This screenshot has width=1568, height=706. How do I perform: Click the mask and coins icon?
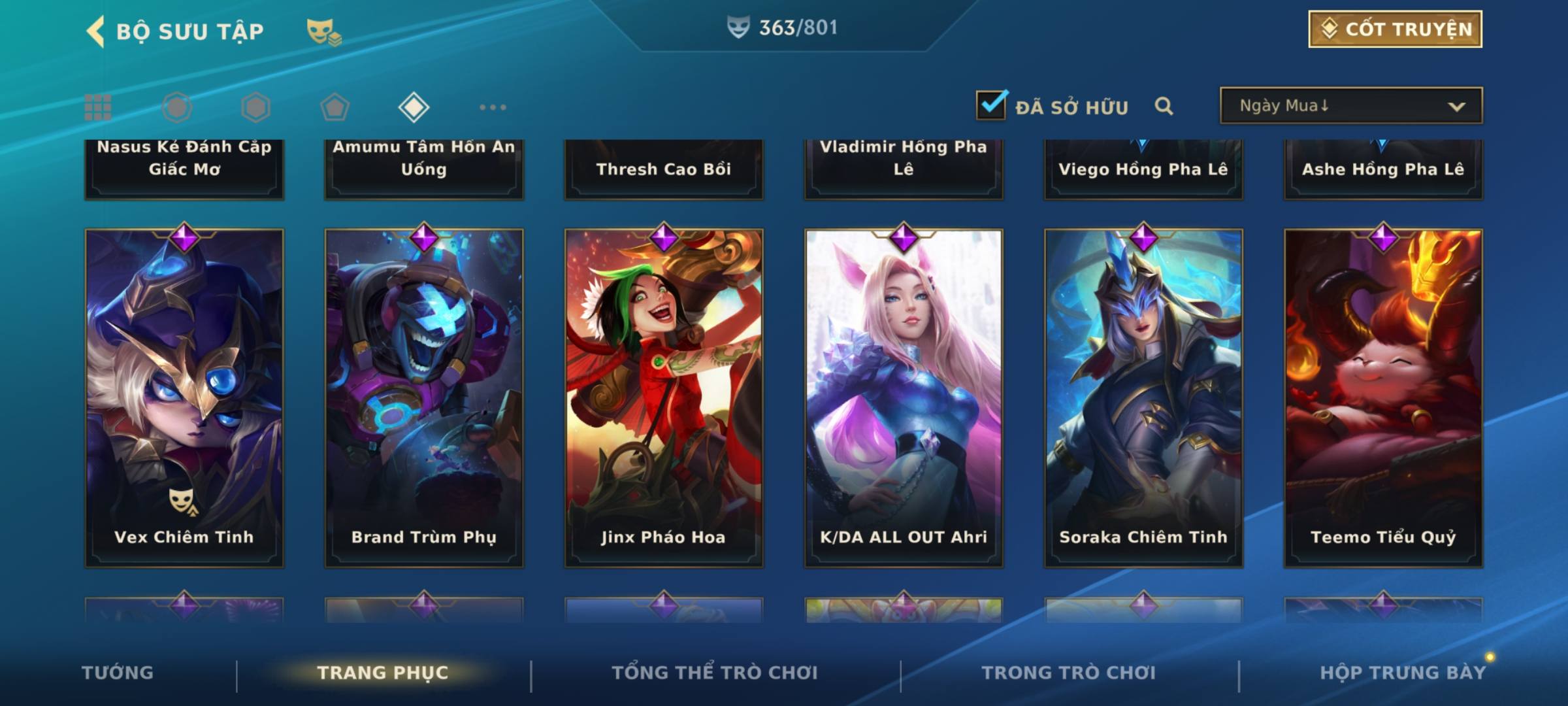tap(323, 31)
